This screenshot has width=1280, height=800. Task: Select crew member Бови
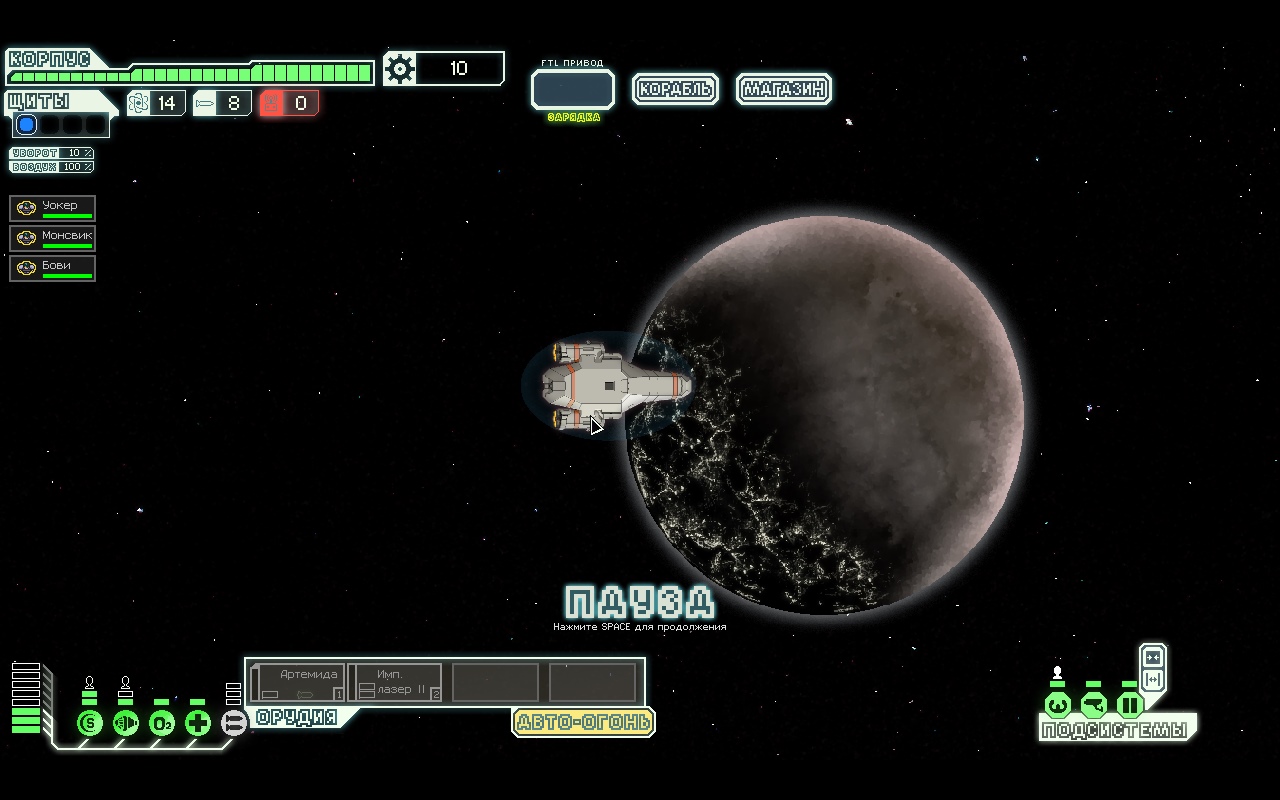coord(53,268)
